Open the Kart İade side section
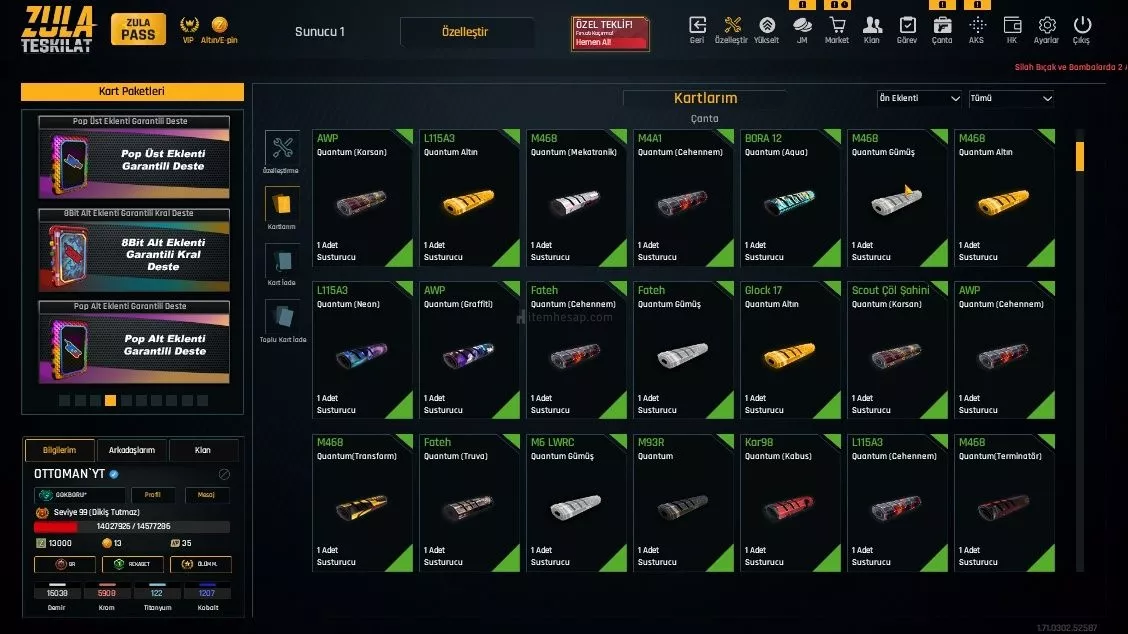The height and width of the screenshot is (634, 1128). (x=282, y=265)
